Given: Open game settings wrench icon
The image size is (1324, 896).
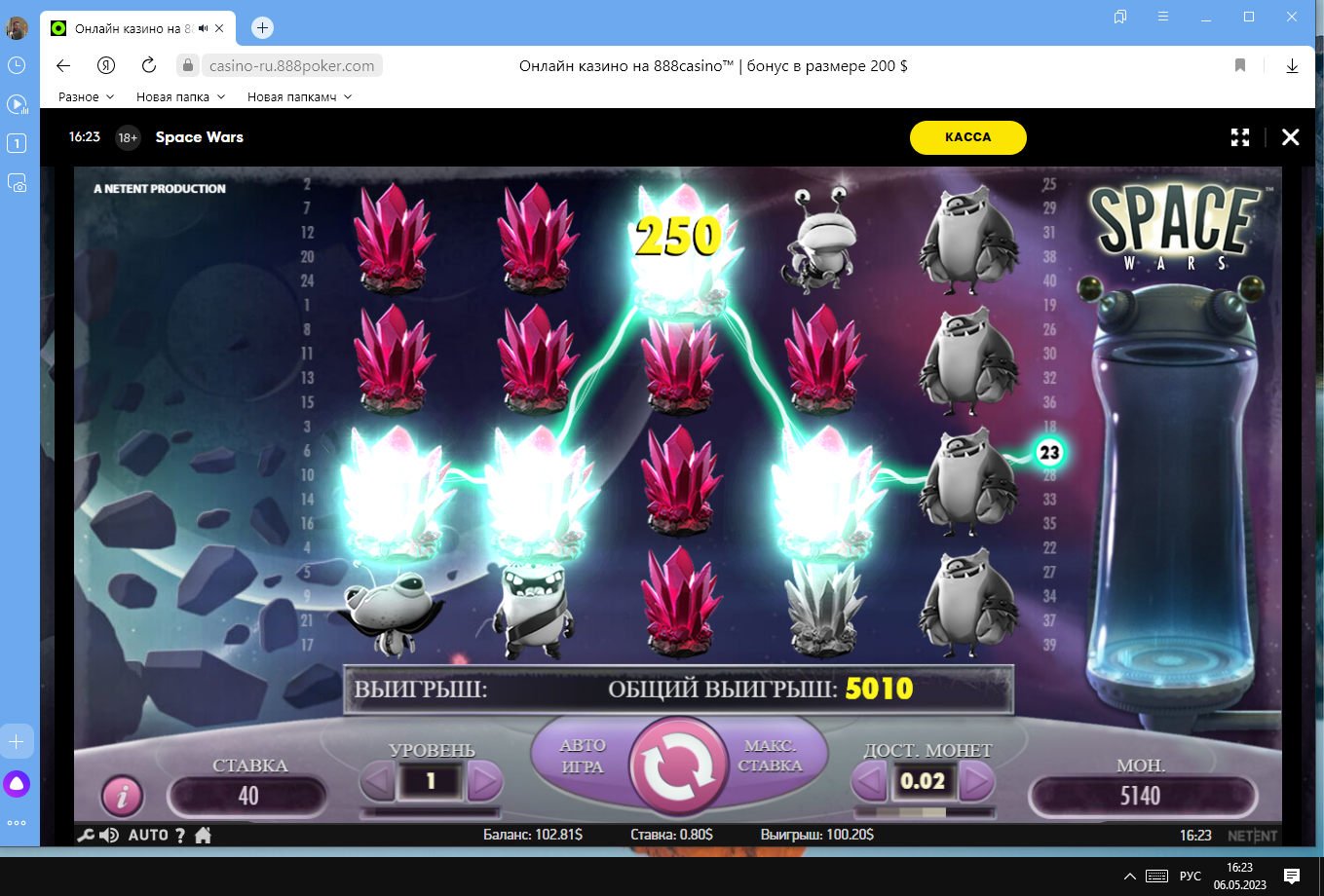Looking at the screenshot, I should [86, 836].
